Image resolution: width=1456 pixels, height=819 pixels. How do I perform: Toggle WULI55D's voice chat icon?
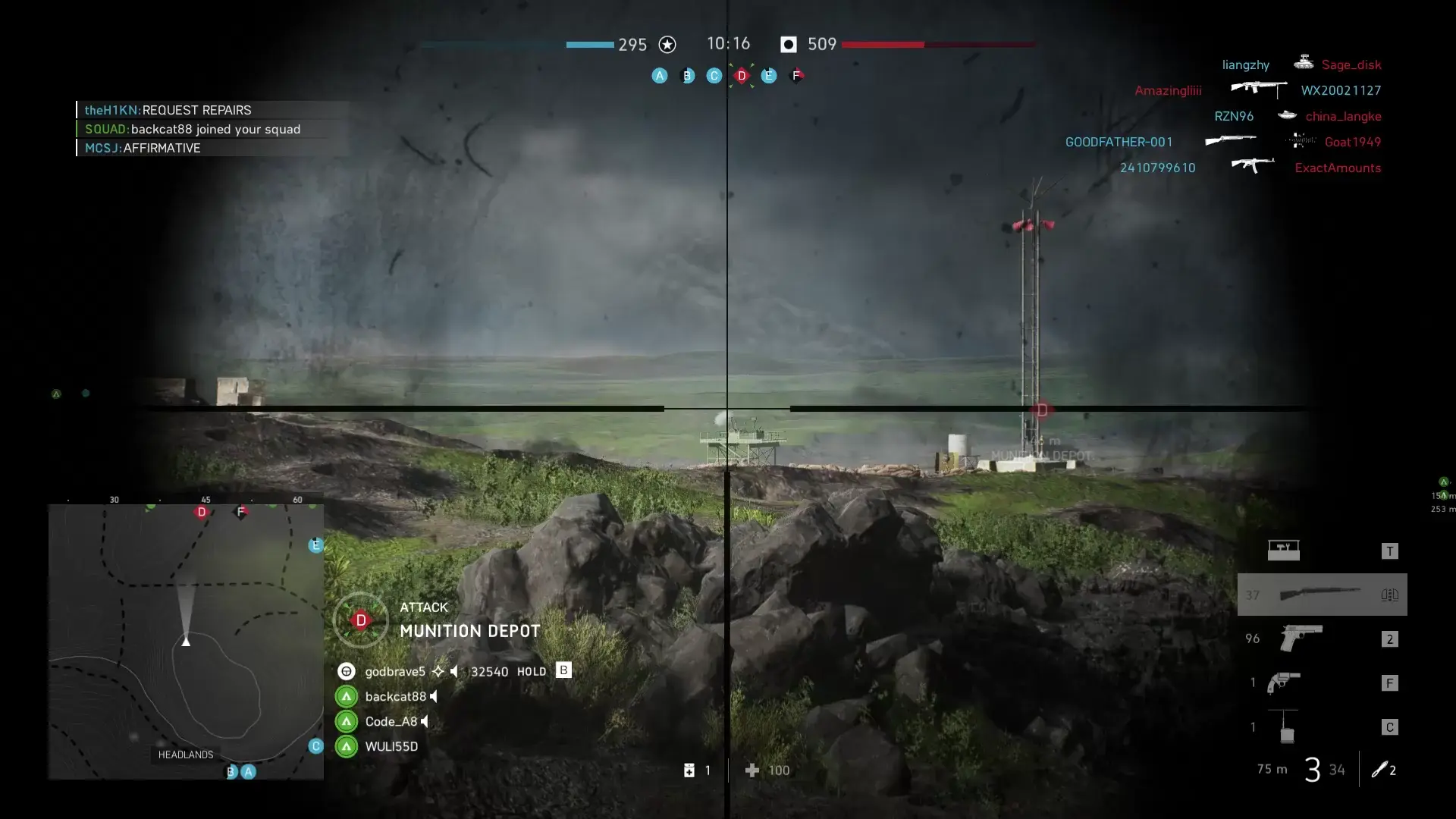tap(427, 746)
